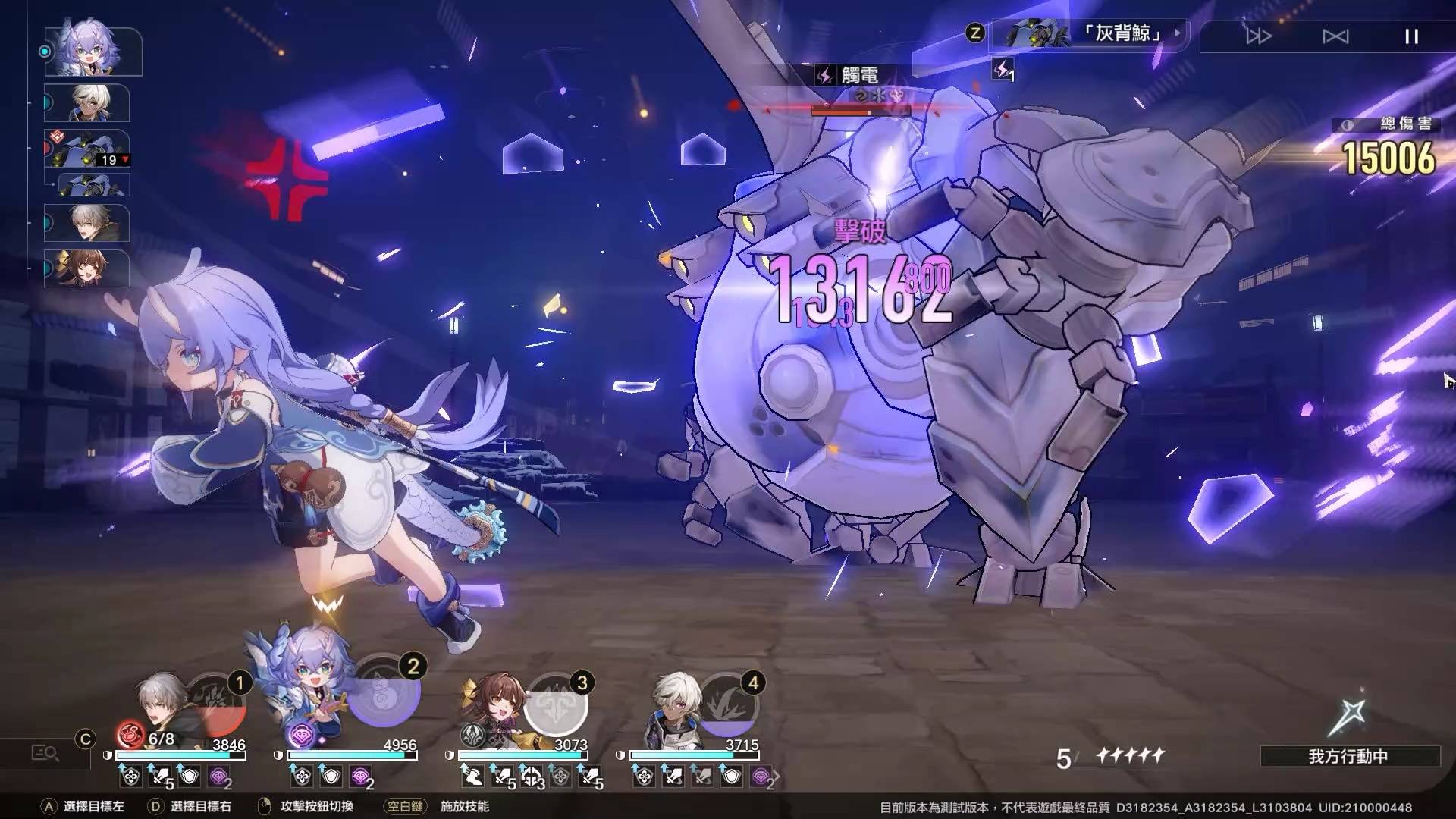Select the grey-haired man in the turn order
This screenshot has height=819, width=1456.
(88, 223)
